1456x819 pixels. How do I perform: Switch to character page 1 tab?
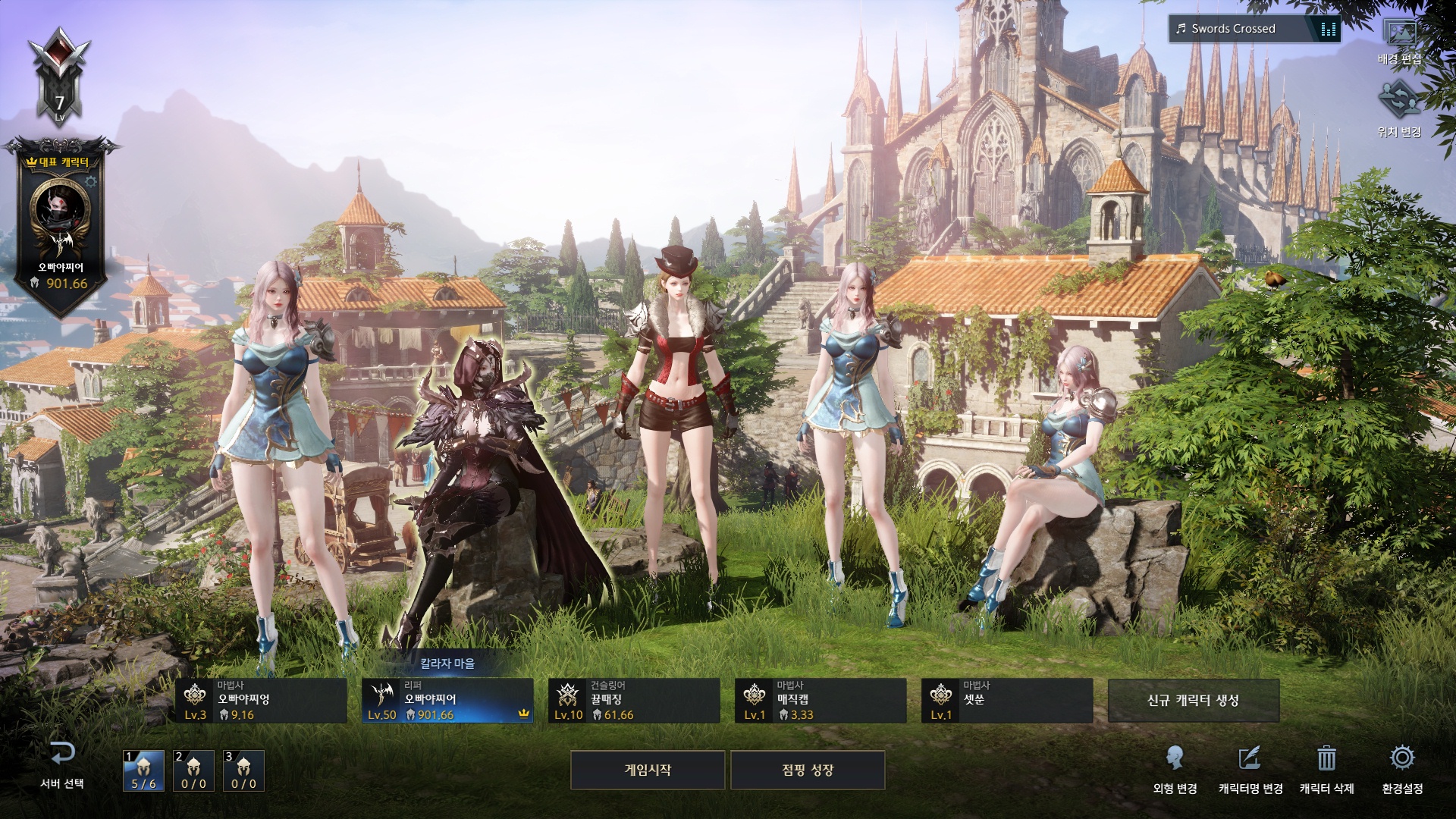pyautogui.click(x=143, y=770)
